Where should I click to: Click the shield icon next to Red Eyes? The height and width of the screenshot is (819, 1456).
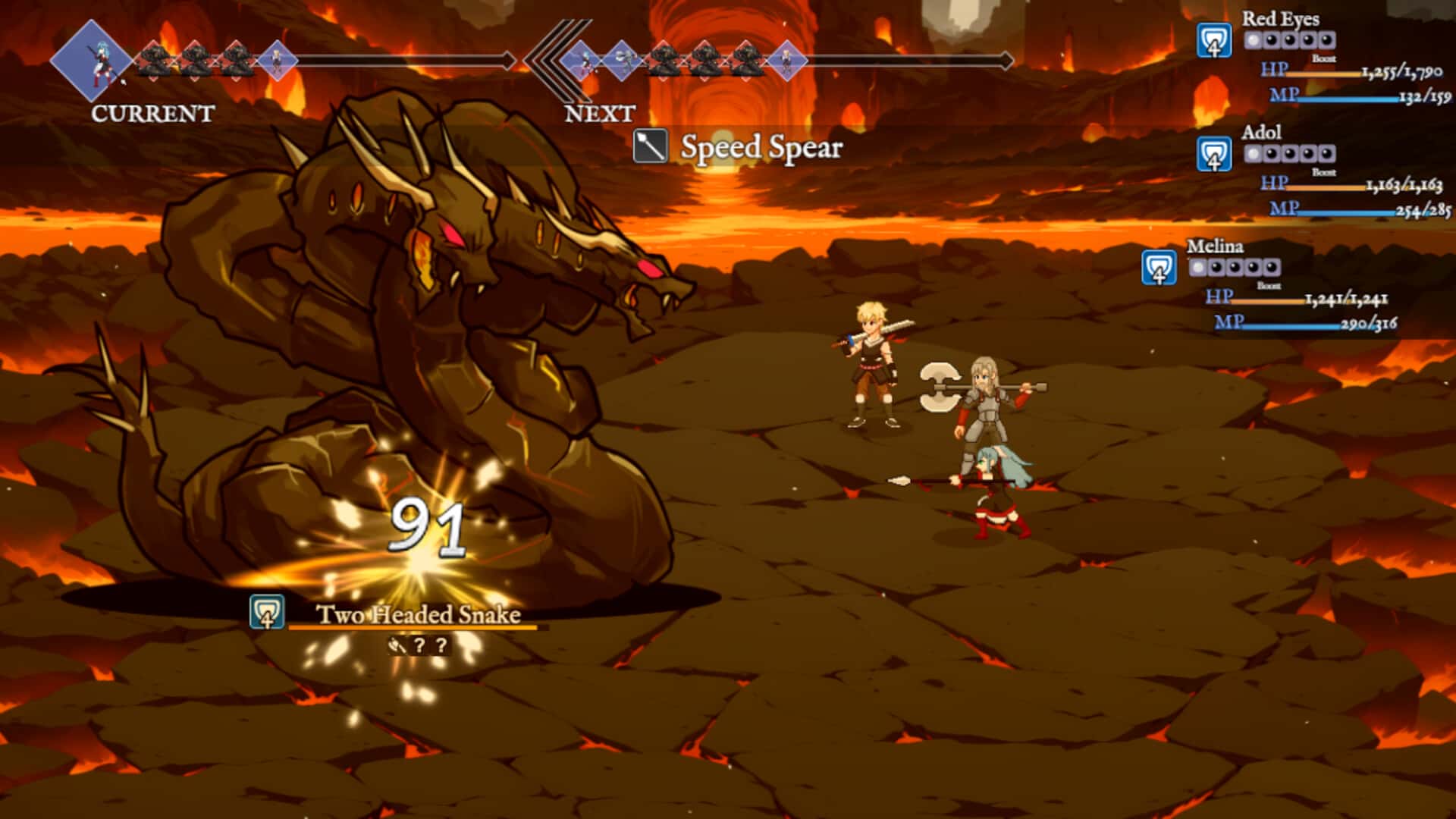point(1213,41)
